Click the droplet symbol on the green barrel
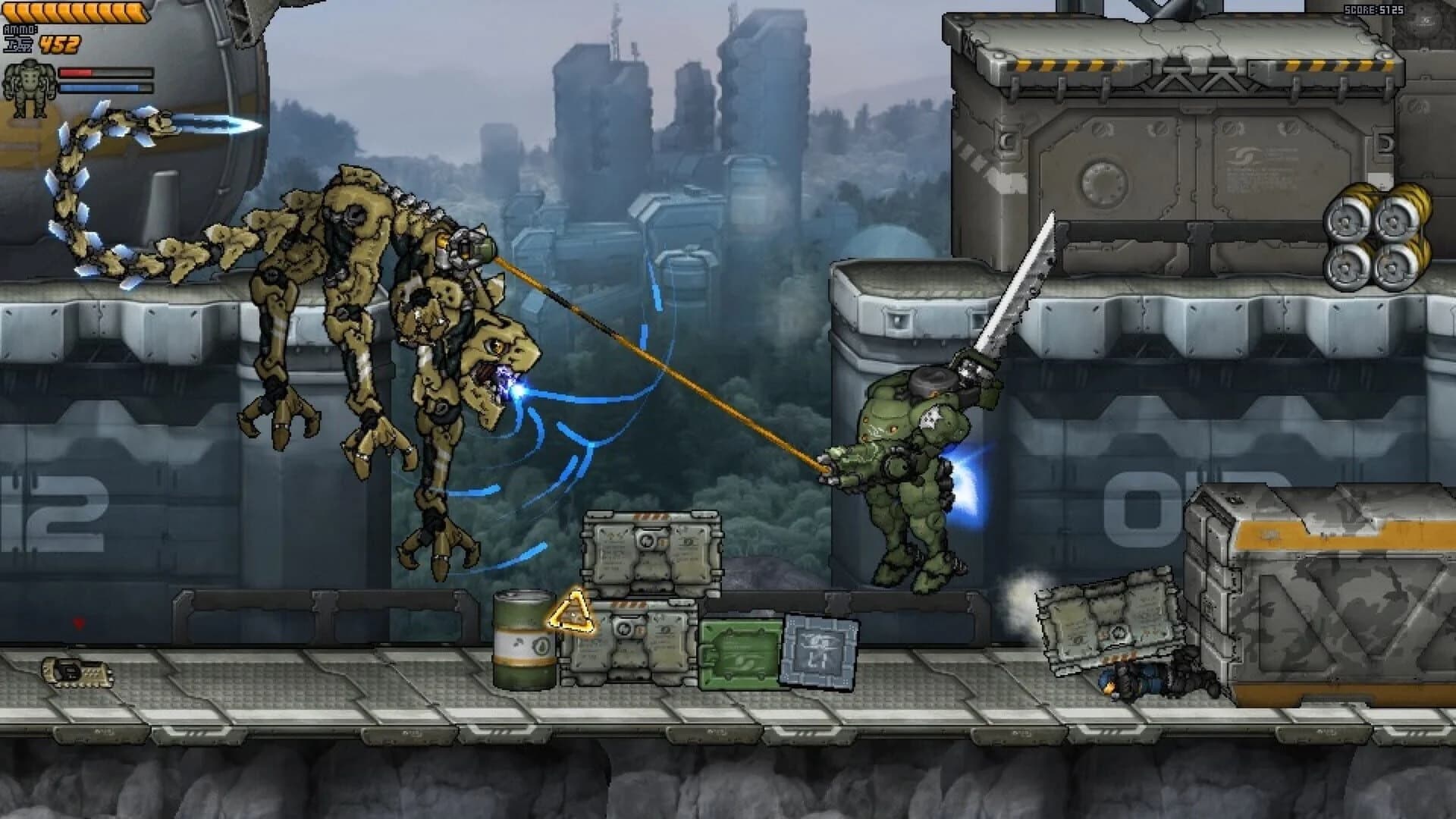This screenshot has width=1456, height=819. pos(541,647)
